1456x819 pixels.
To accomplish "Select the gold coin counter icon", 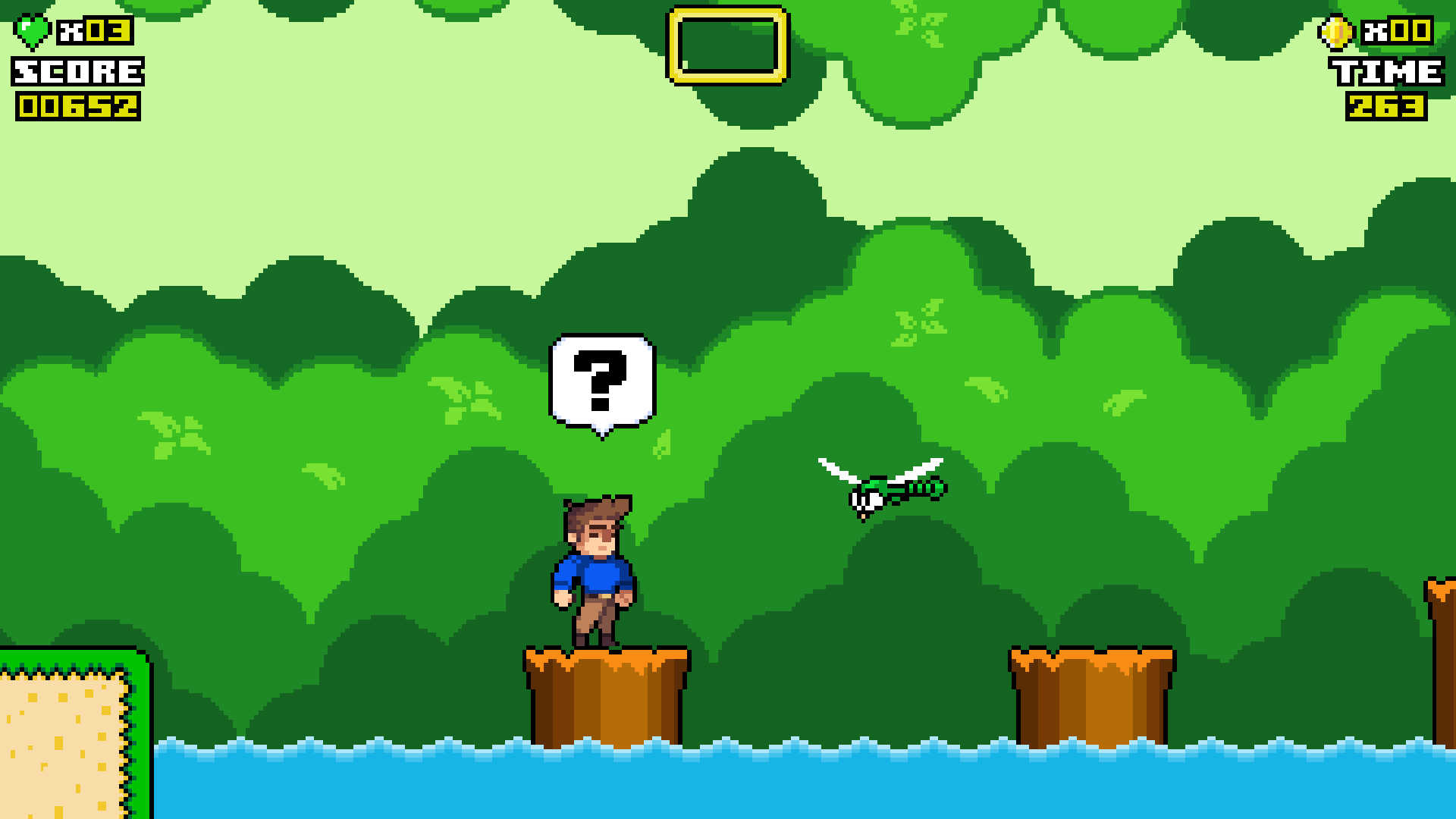I will [1338, 30].
